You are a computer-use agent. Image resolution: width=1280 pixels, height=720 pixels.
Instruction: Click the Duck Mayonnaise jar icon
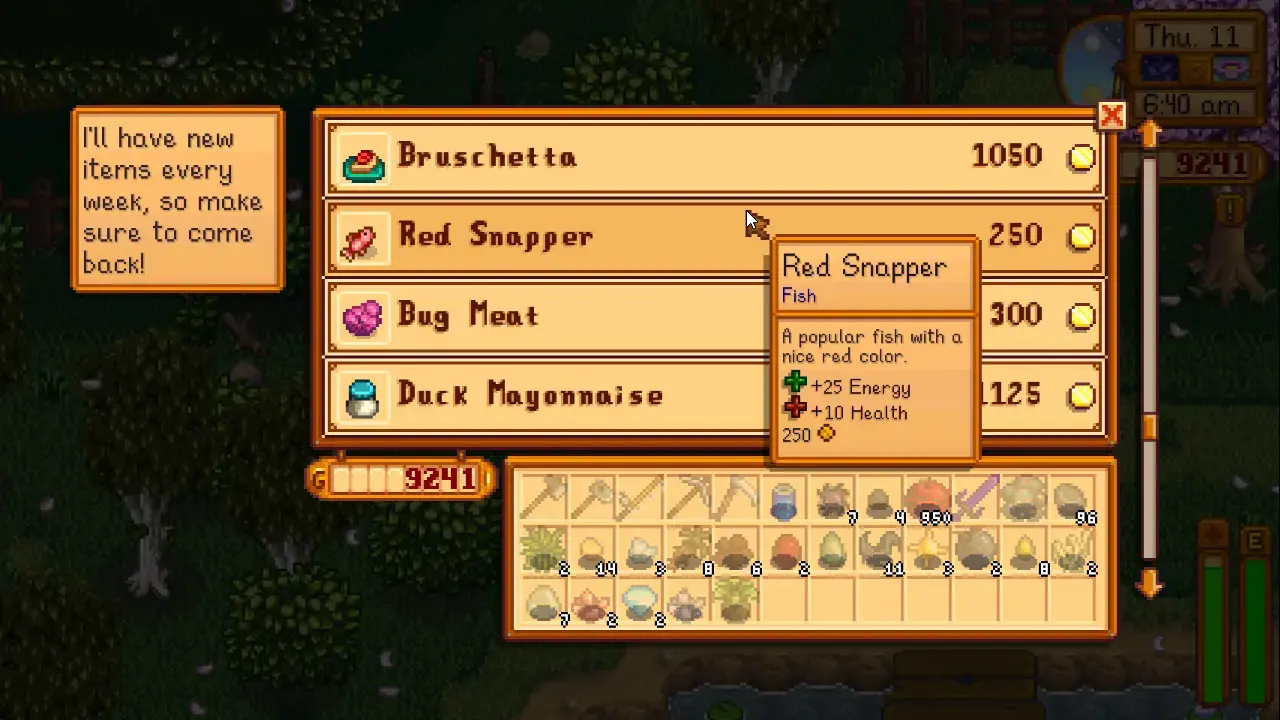click(x=361, y=395)
